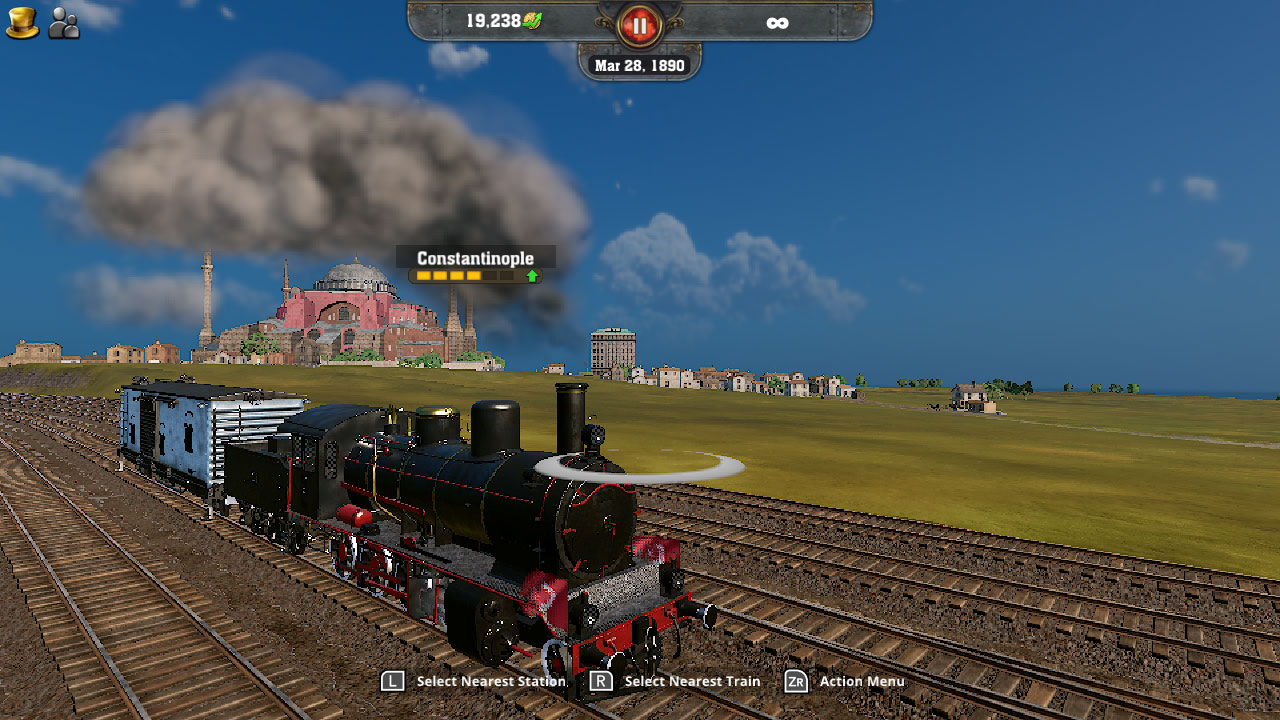Click the green growth arrow beside Constantinople's bar

533,275
